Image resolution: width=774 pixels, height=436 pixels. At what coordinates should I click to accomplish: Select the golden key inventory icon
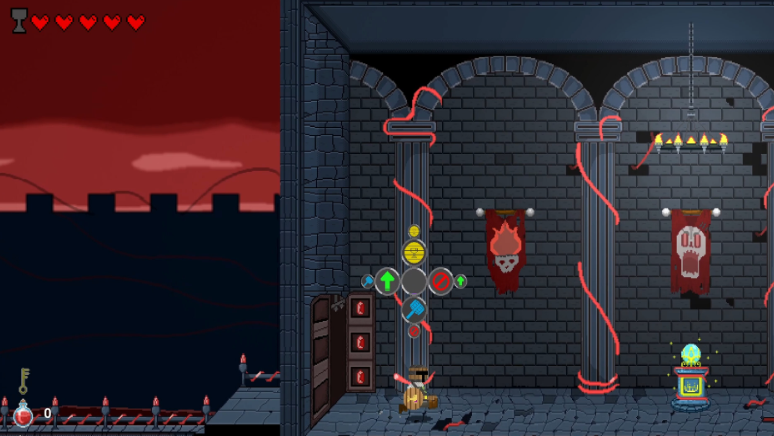pos(23,380)
